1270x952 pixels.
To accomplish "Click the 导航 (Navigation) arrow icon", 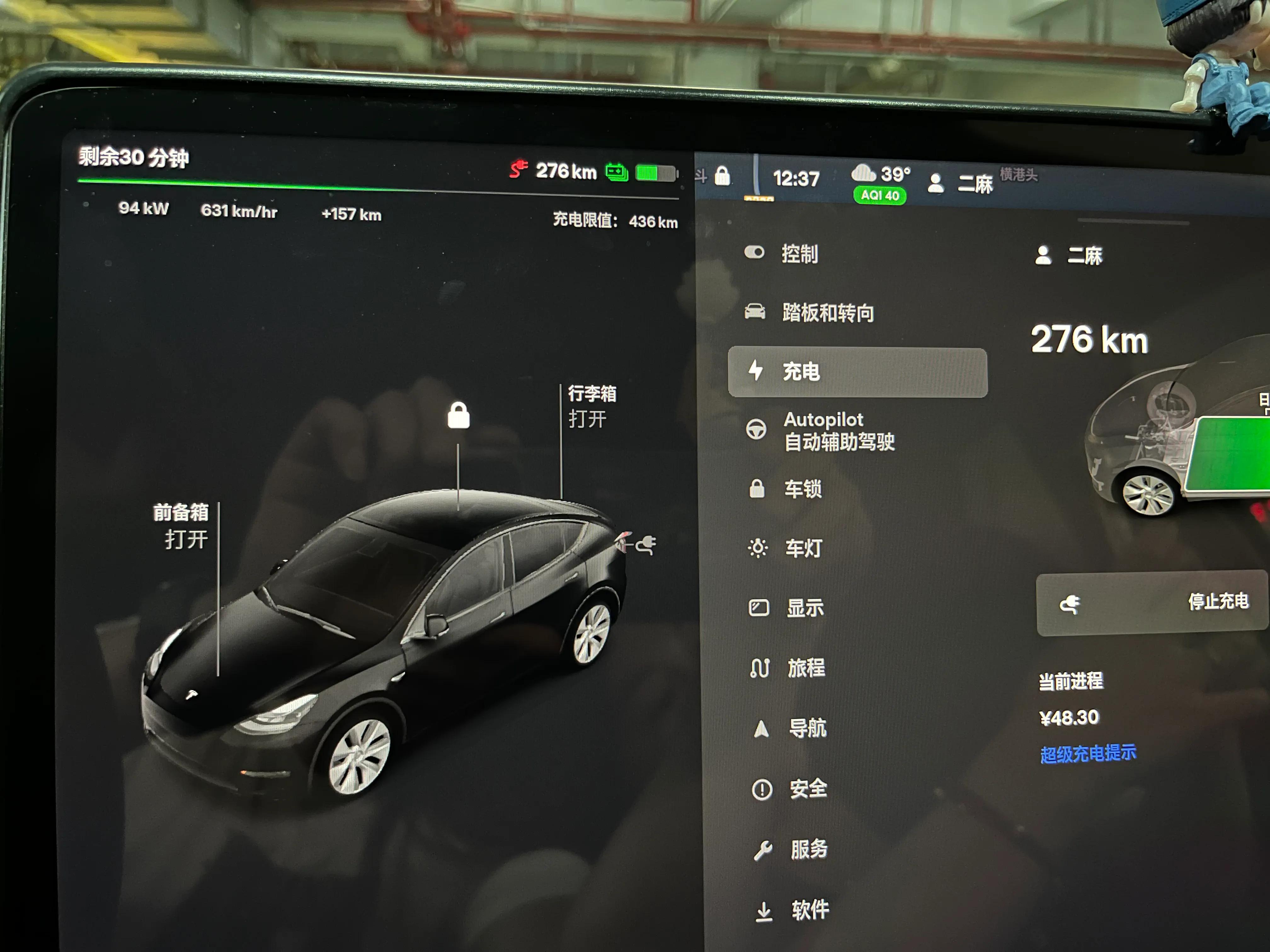I will click(760, 728).
